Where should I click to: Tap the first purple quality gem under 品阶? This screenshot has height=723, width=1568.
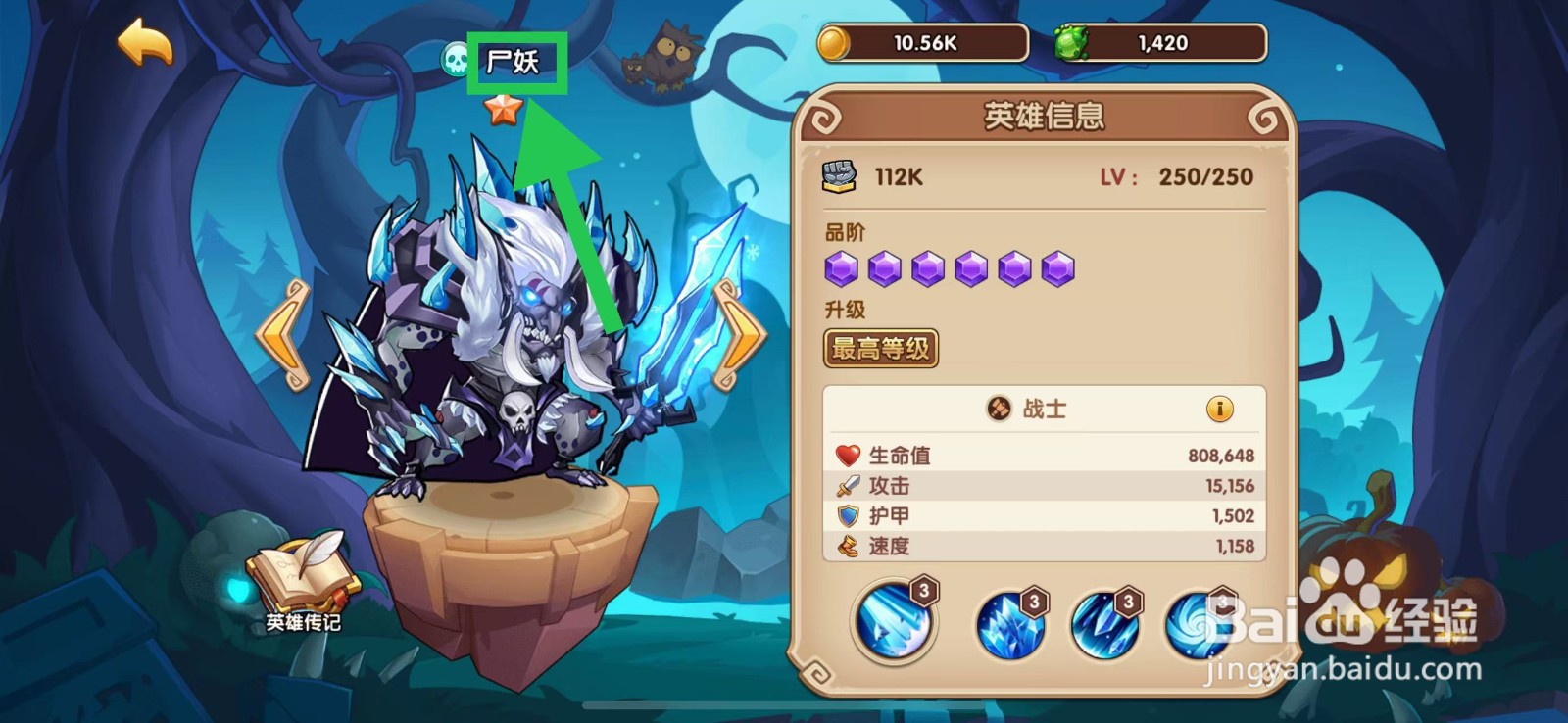tap(844, 267)
